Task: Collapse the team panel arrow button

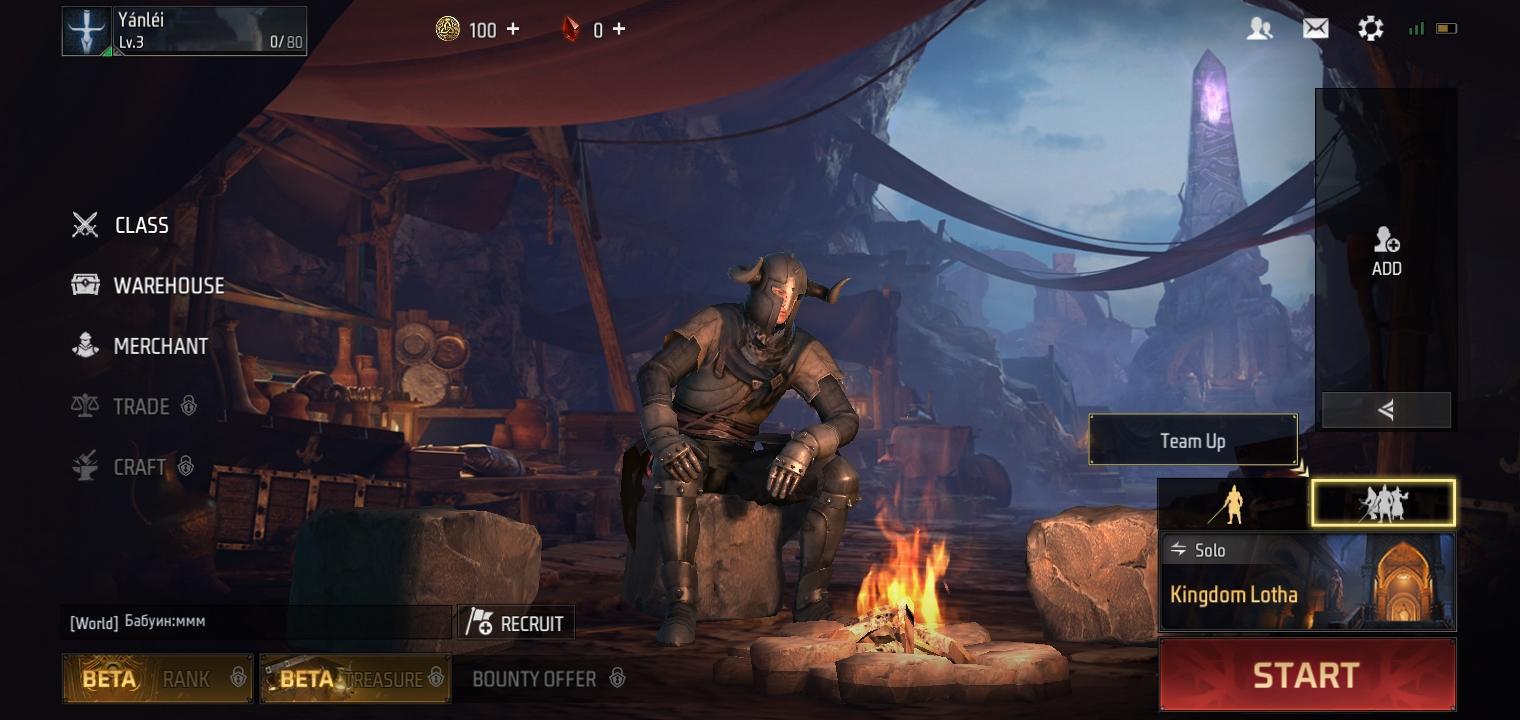Action: point(1386,410)
